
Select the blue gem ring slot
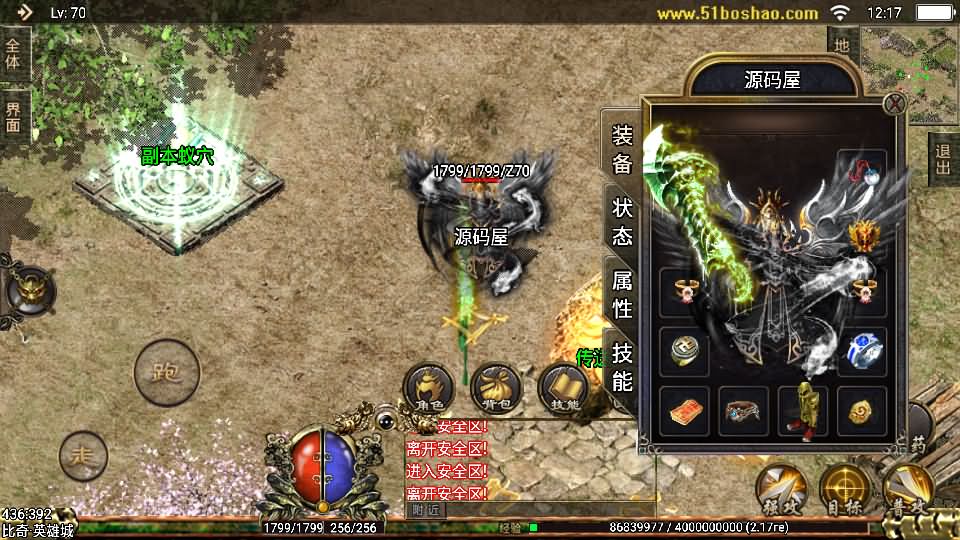tap(861, 351)
